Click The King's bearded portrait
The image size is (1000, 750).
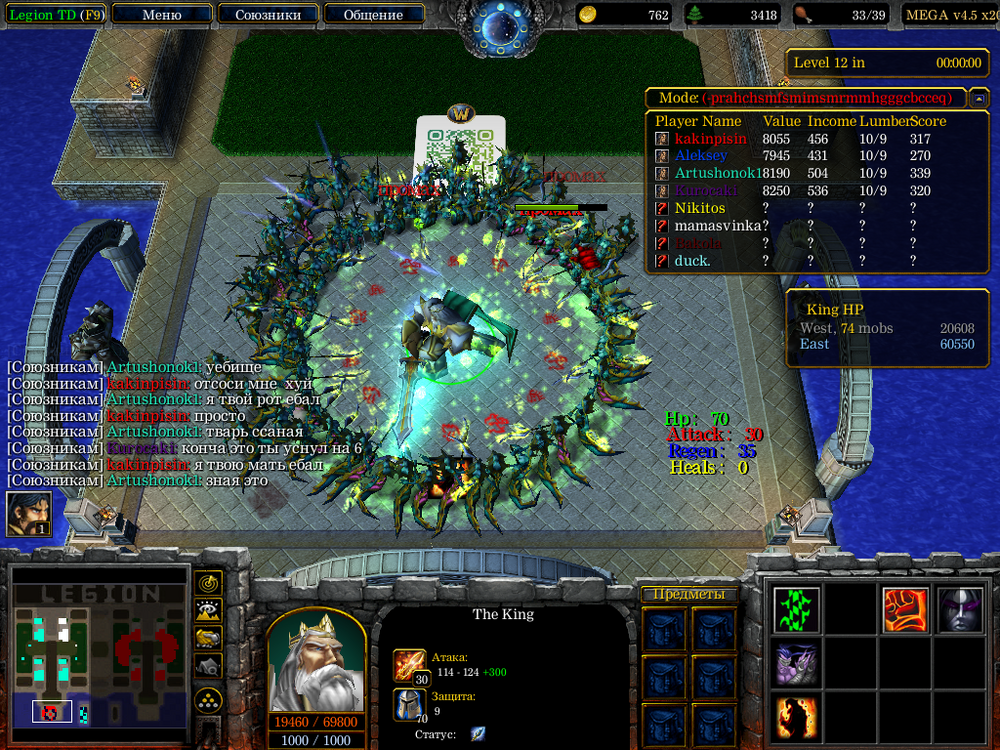click(x=315, y=661)
